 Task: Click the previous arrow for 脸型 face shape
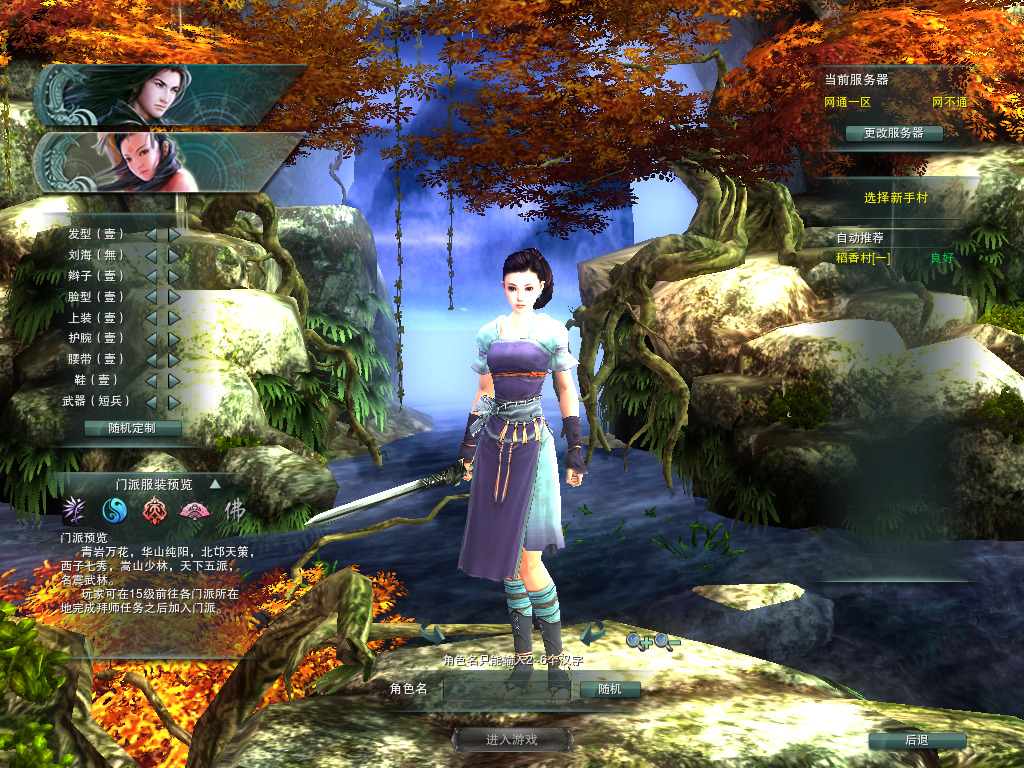151,297
